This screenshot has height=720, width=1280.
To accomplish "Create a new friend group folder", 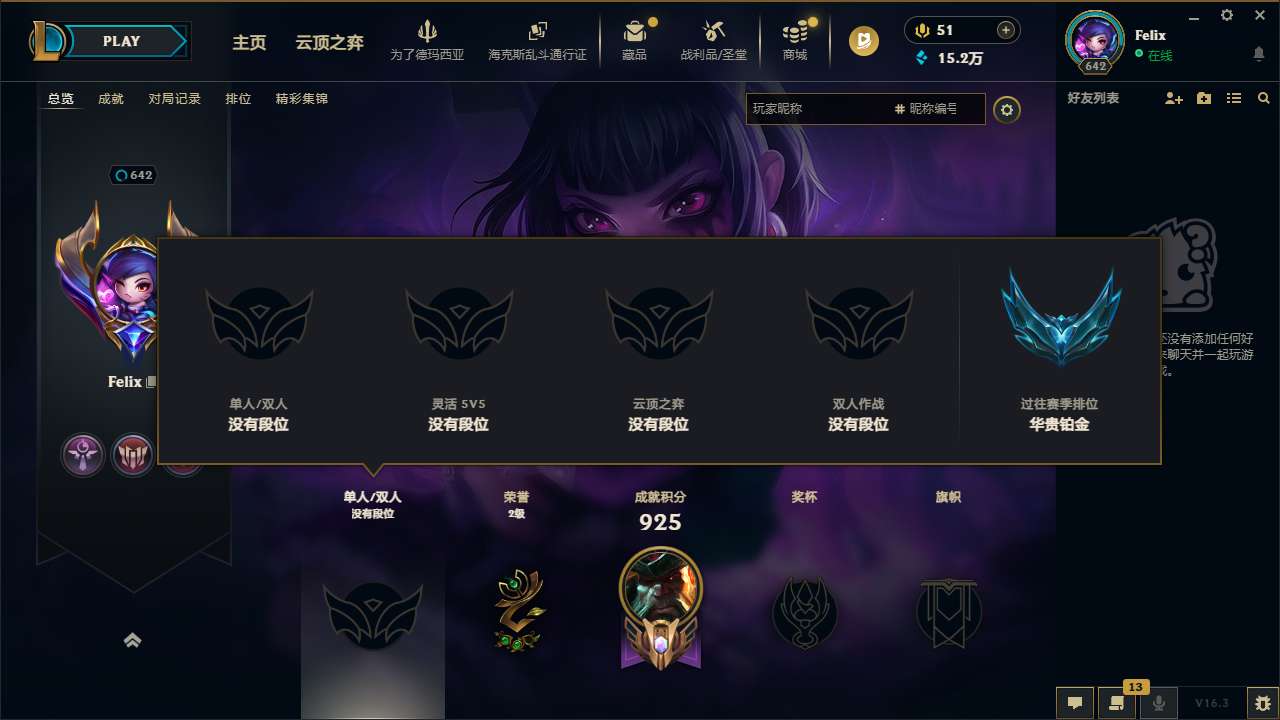I will coord(1203,98).
